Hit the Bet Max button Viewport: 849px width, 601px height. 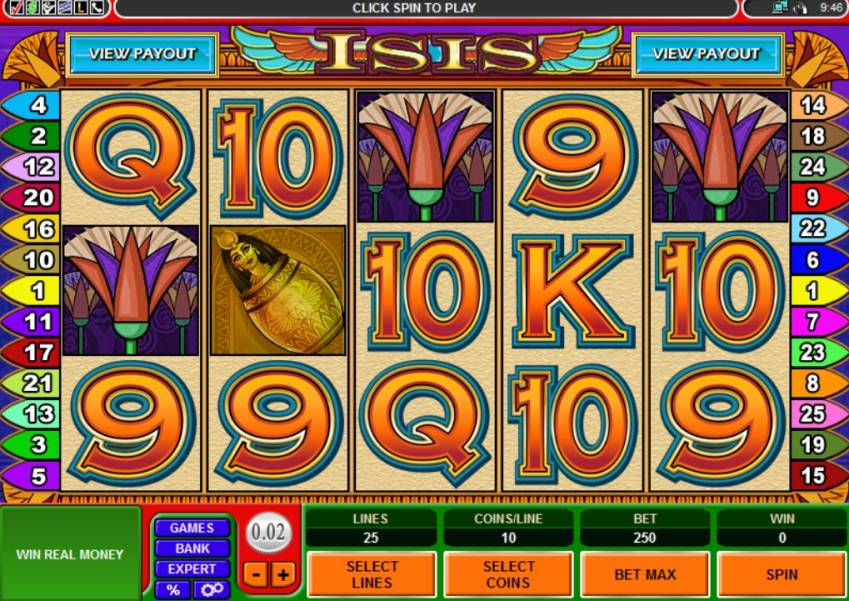tap(645, 574)
